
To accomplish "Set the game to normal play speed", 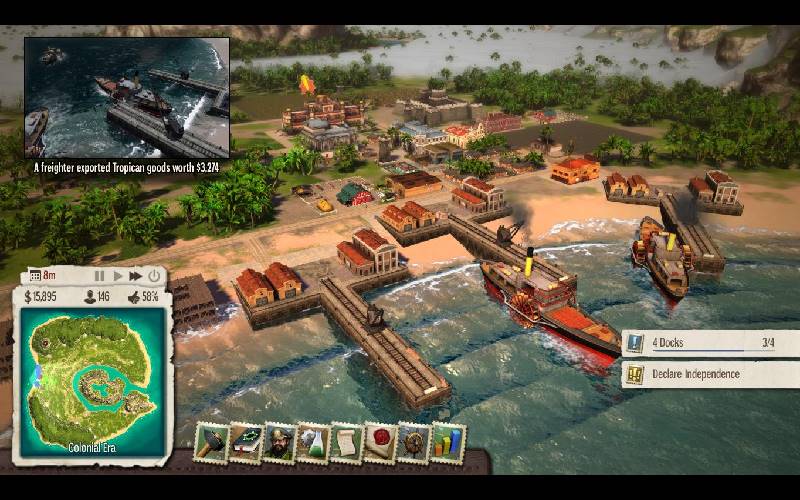I will [x=117, y=275].
